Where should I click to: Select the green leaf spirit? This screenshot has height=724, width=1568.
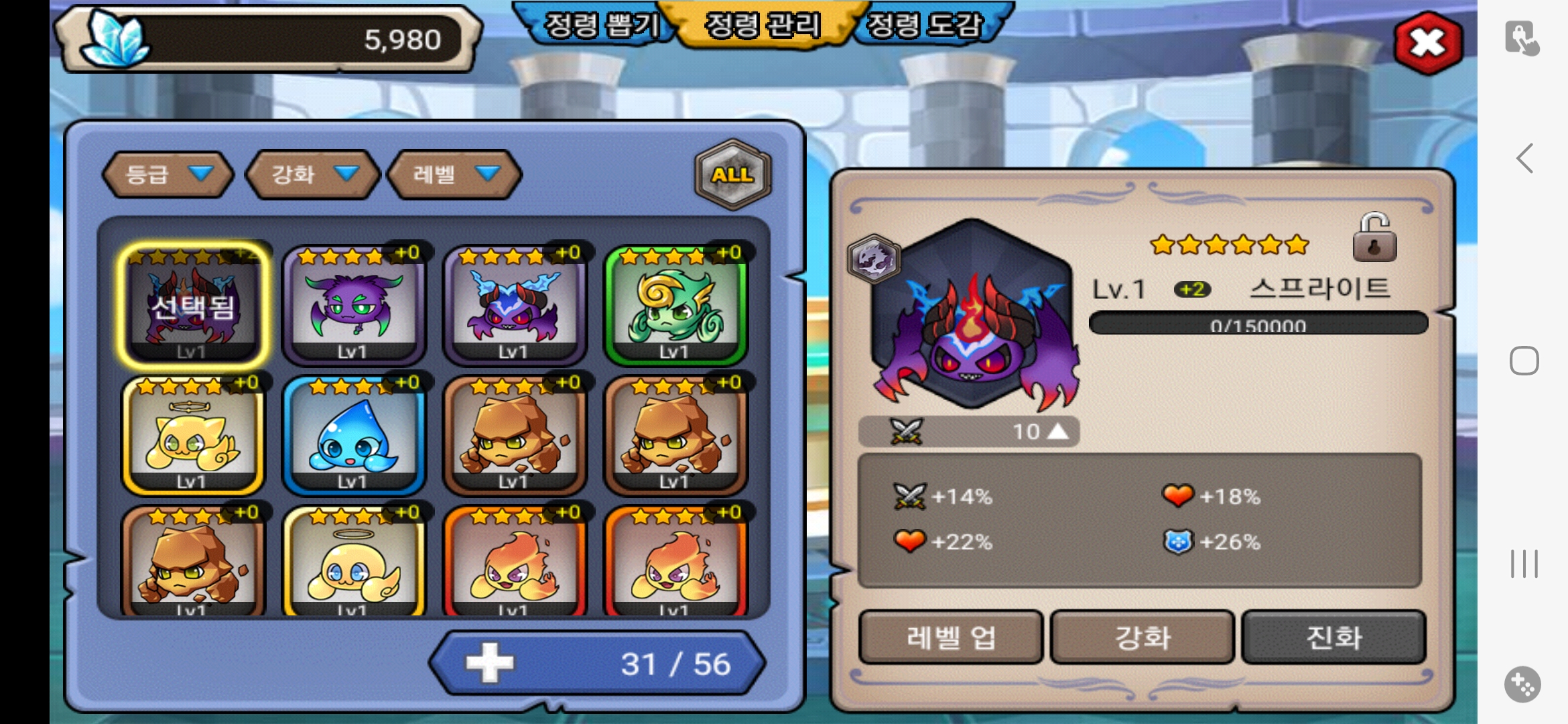[x=675, y=306]
